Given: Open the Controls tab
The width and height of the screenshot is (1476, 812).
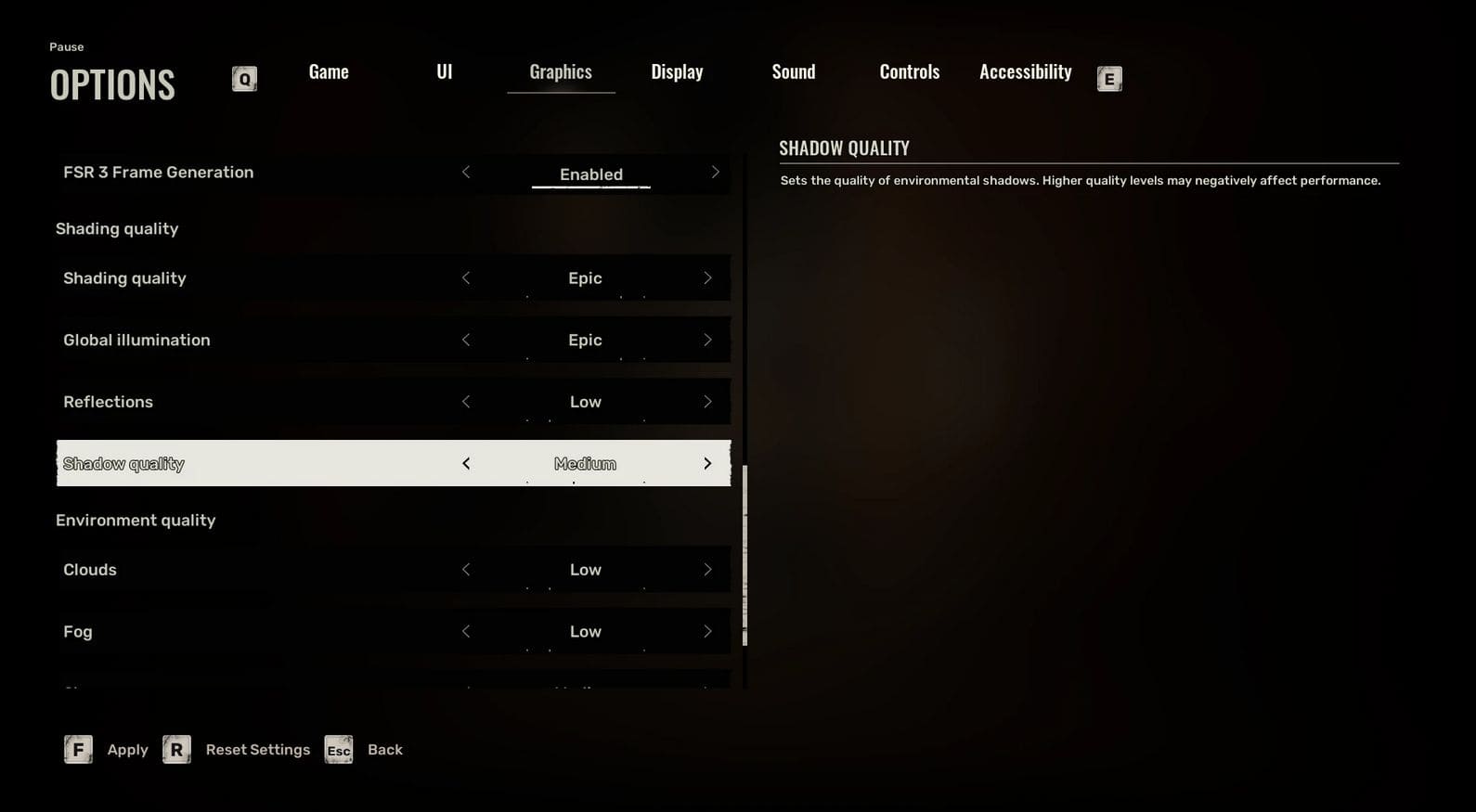Looking at the screenshot, I should 910,72.
